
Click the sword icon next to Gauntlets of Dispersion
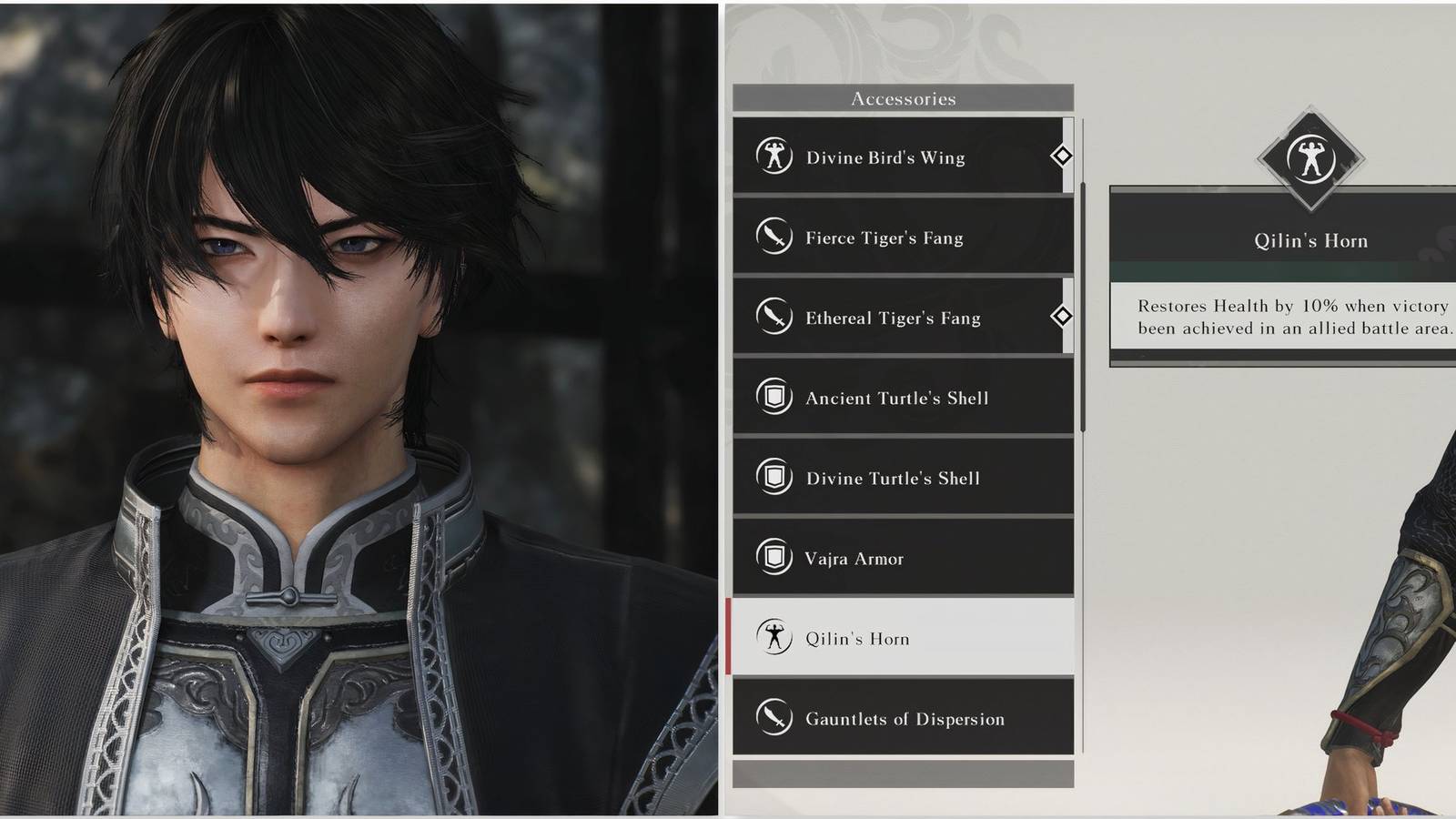pos(774,718)
